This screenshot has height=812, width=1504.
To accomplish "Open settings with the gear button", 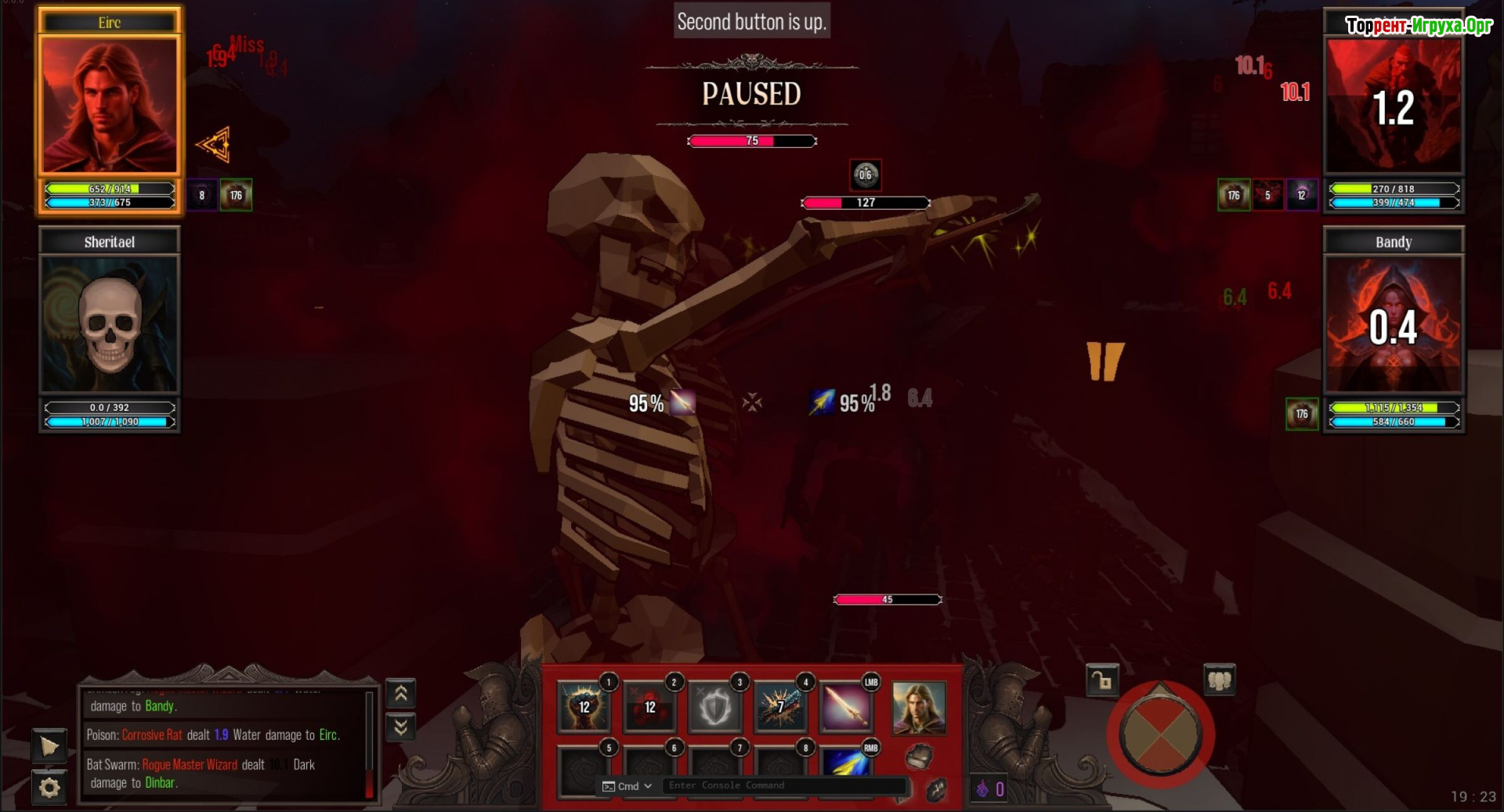I will pos(49,787).
